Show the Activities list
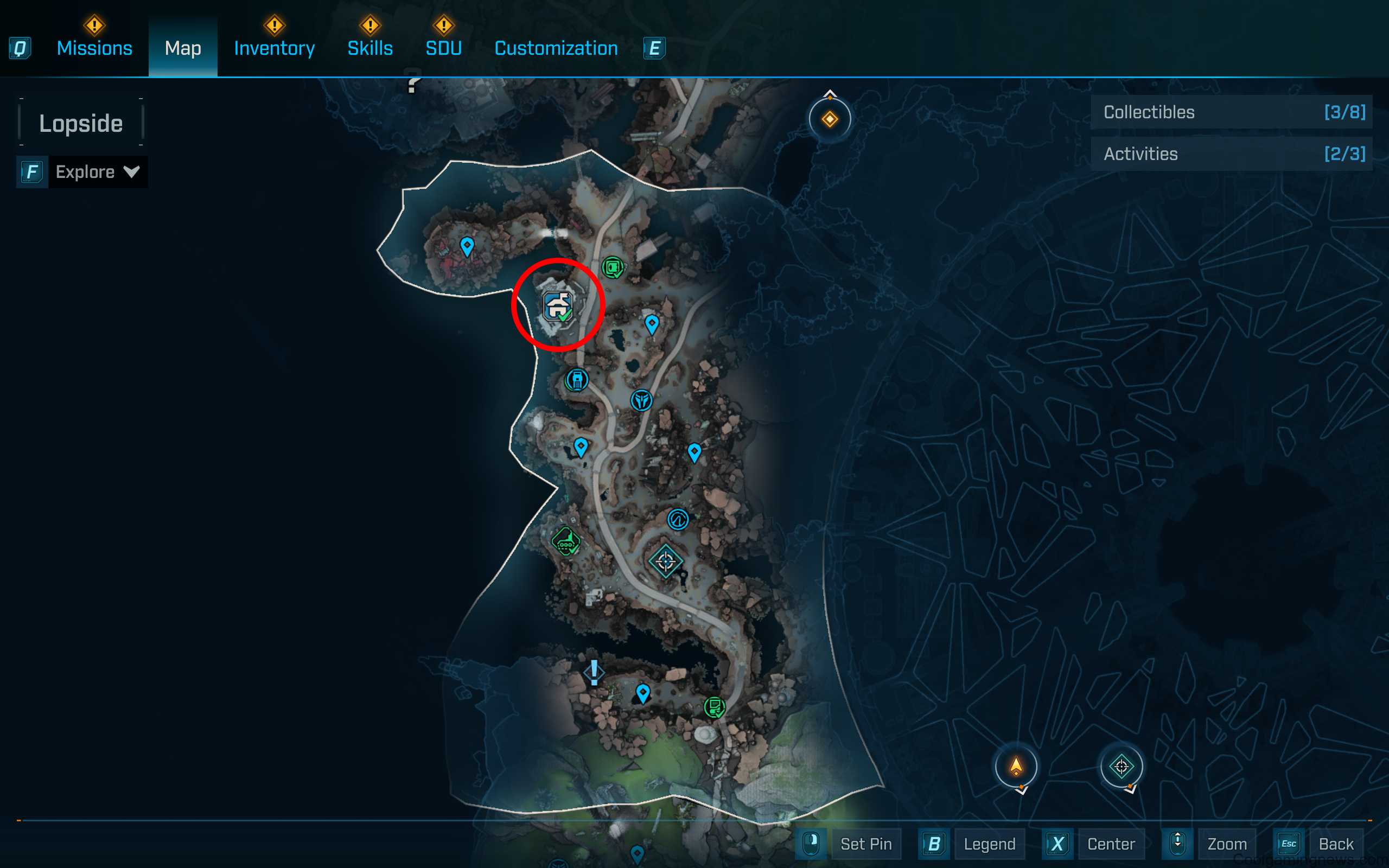 pyautogui.click(x=1231, y=154)
